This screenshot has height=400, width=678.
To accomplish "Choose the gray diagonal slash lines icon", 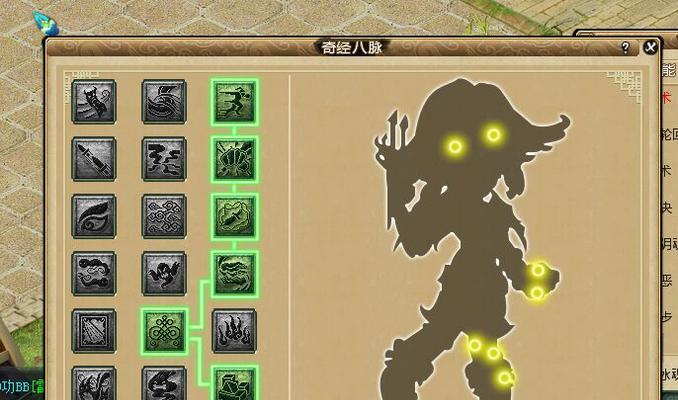I will tap(94, 330).
